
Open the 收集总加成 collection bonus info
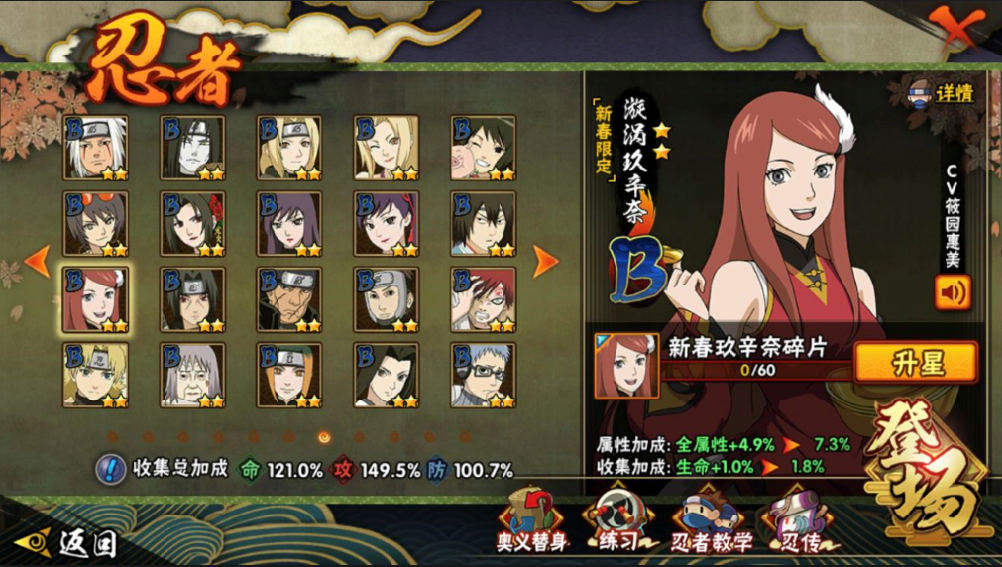(x=110, y=469)
